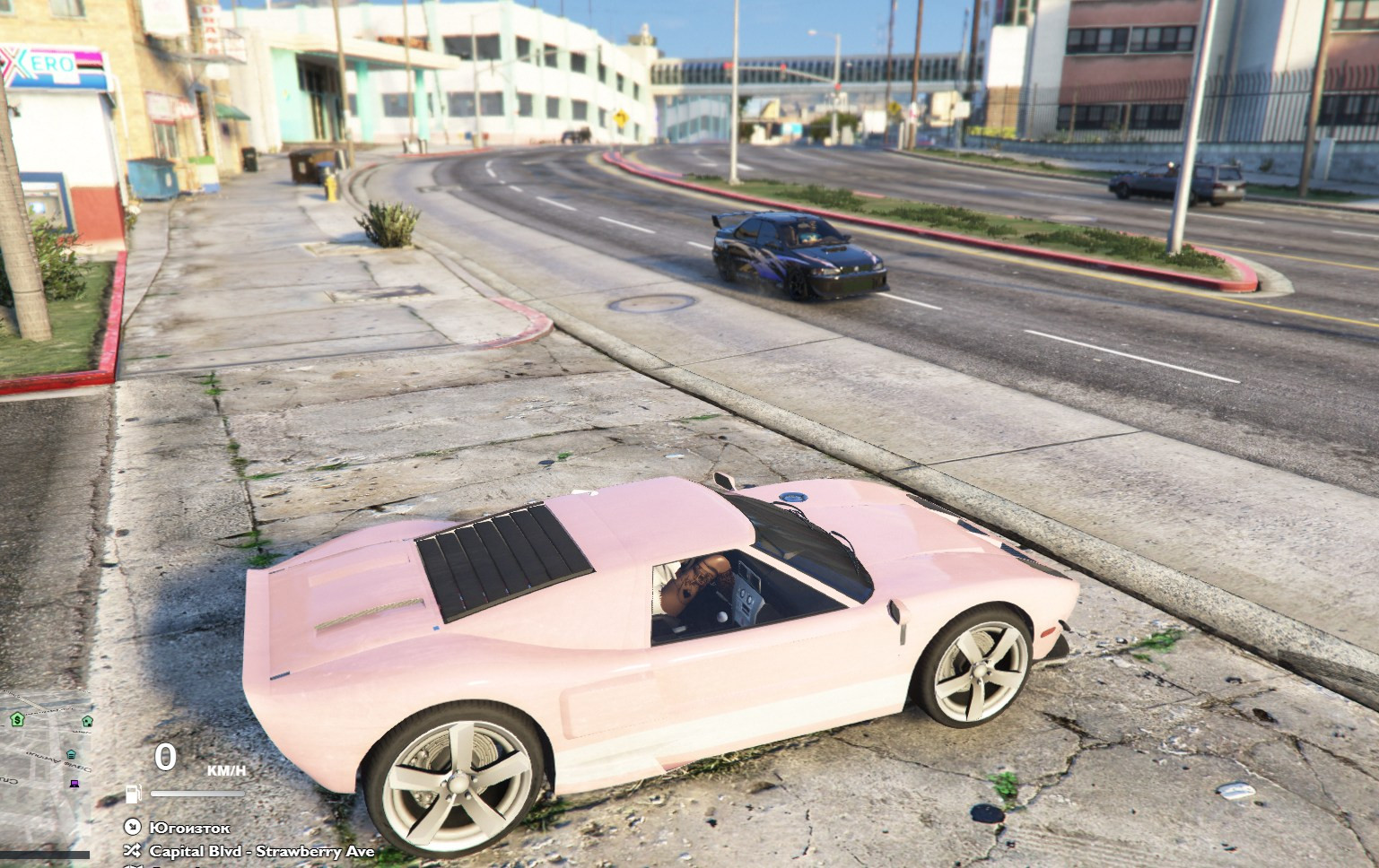Click the compass direction arrow icon
Screen dimensions: 1379x868
click(133, 827)
